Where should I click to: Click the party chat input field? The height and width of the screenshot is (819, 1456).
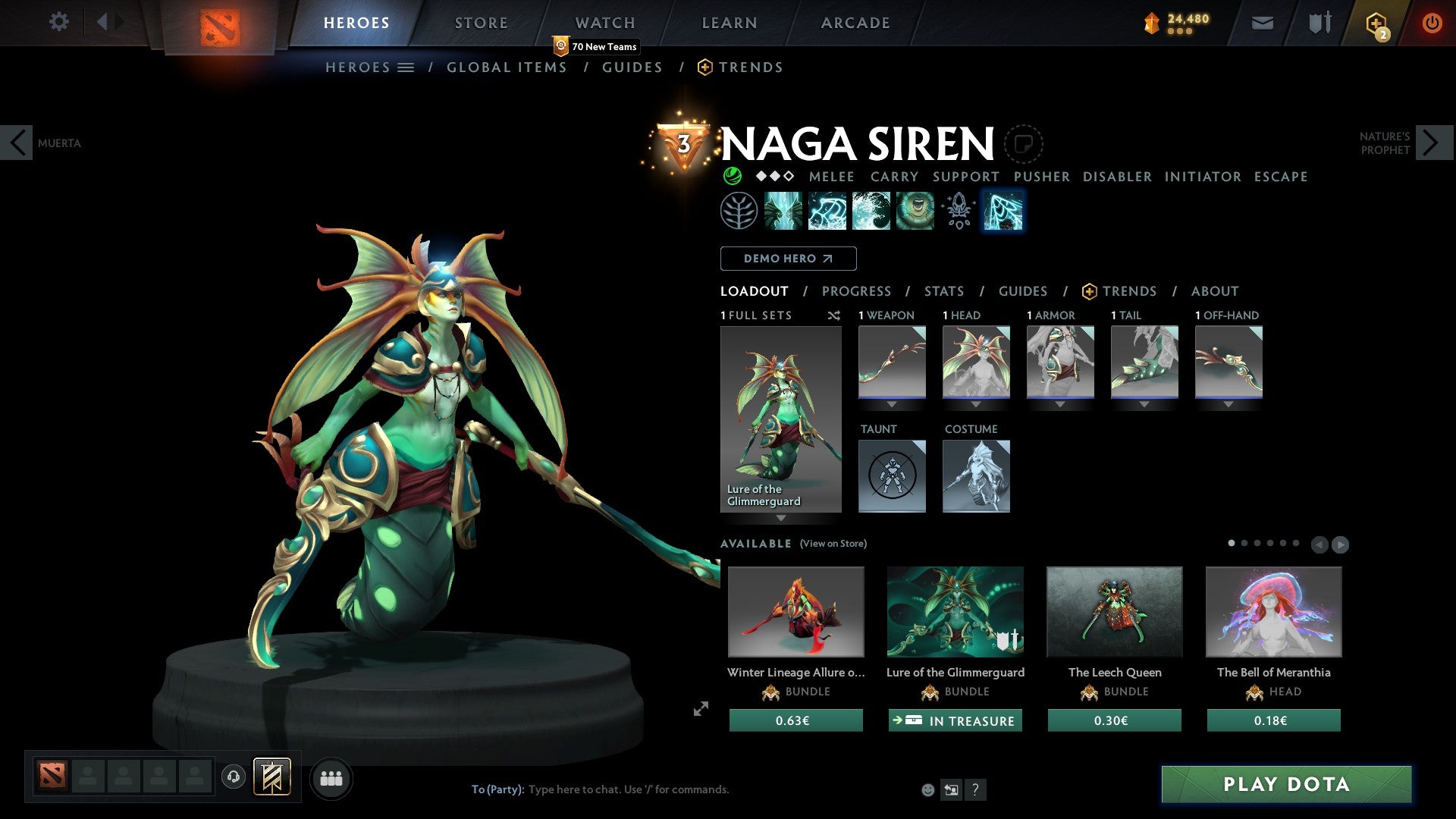click(x=682, y=789)
